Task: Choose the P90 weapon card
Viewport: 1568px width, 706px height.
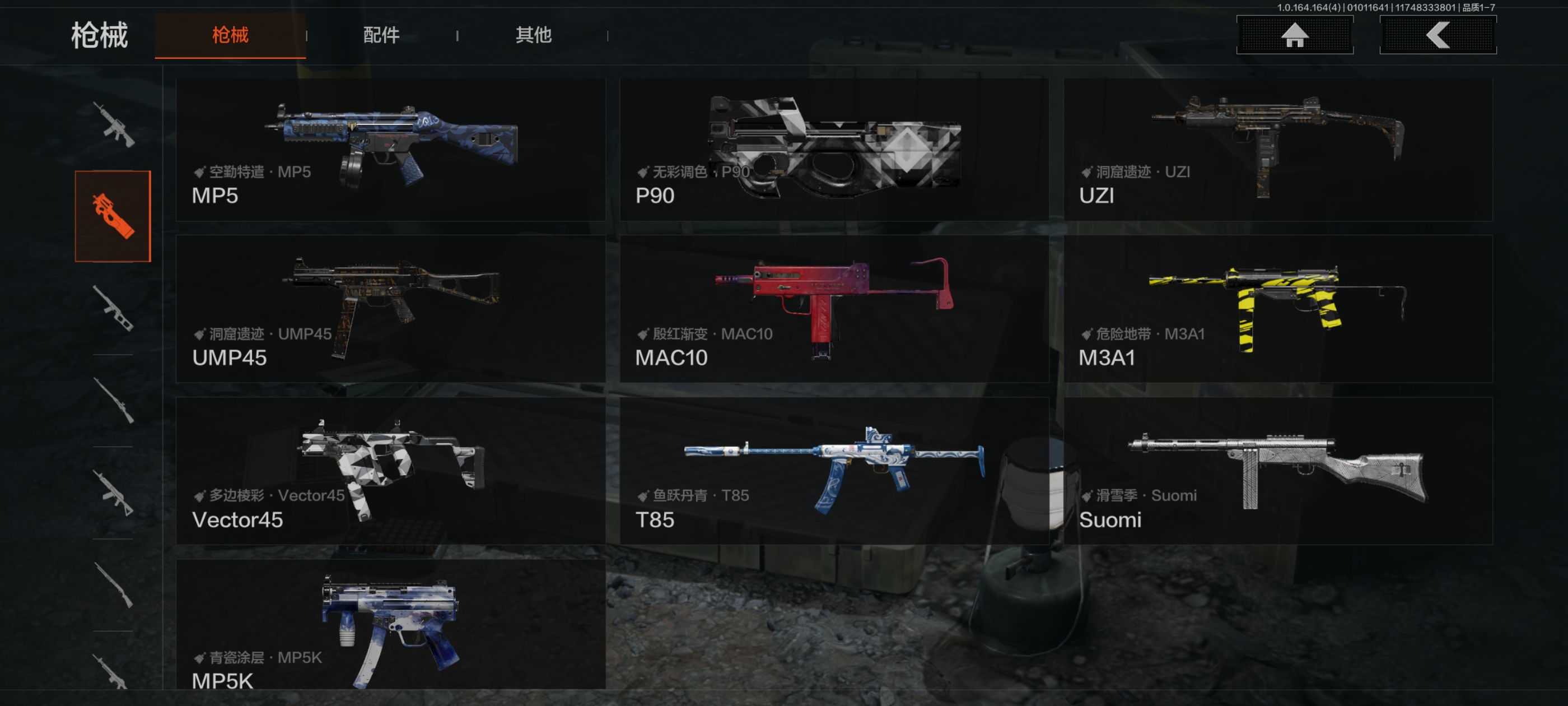Action: (x=833, y=149)
